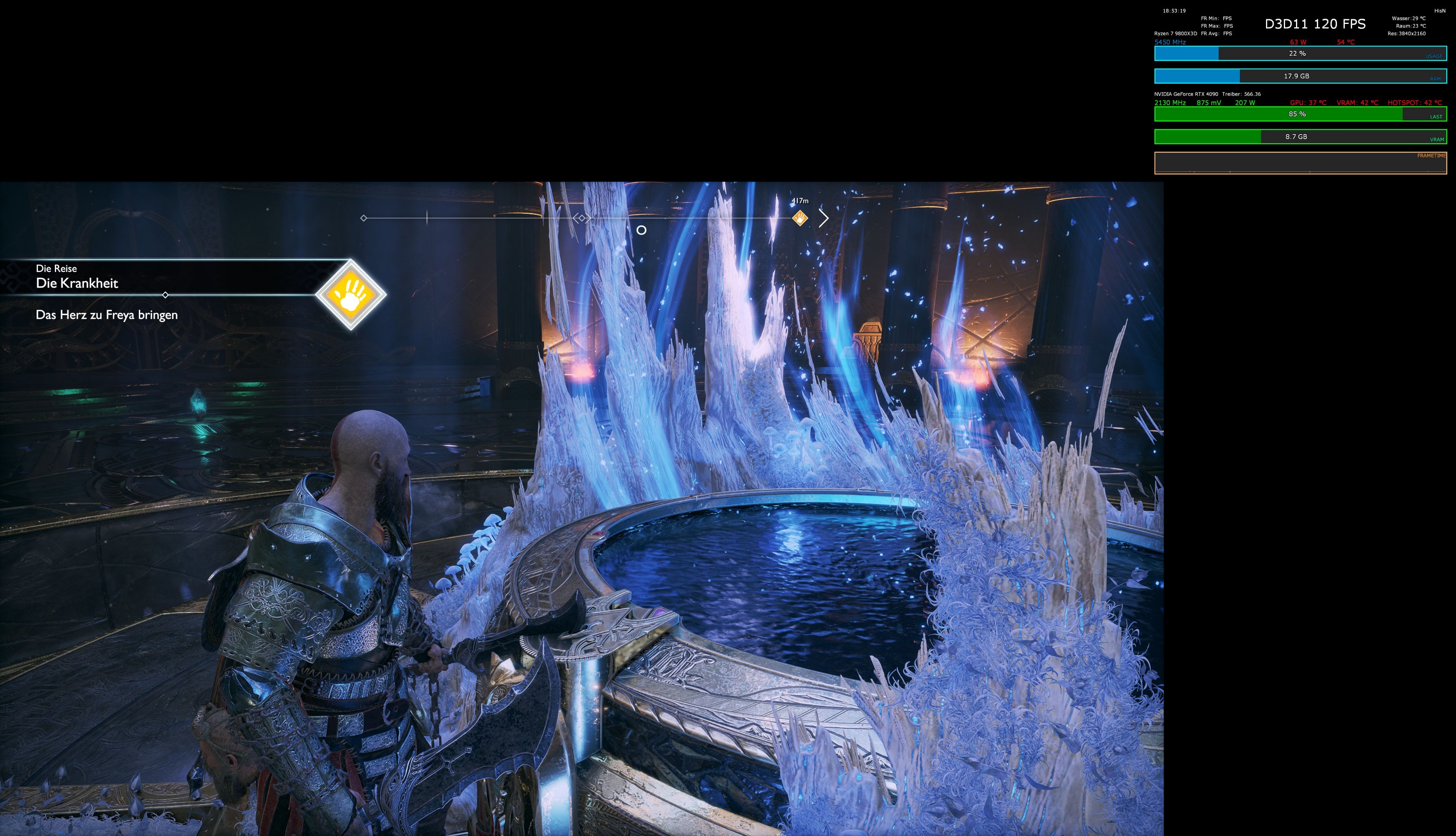Click the tick mark on the compass bar
This screenshot has width=1456, height=836.
427,218
